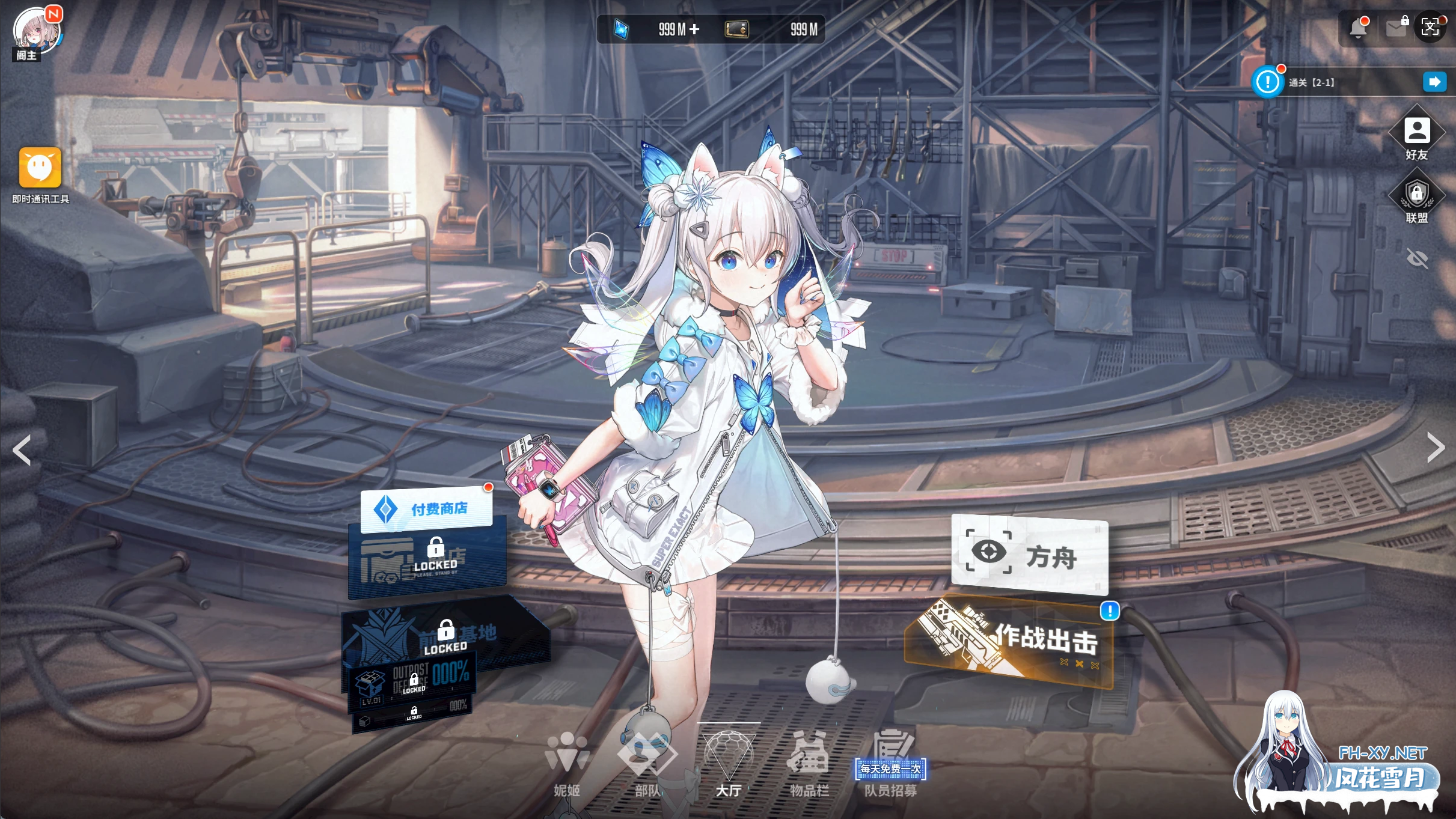The width and height of the screenshot is (1456, 819).
Task: Open the notification bell
Action: (x=1357, y=28)
